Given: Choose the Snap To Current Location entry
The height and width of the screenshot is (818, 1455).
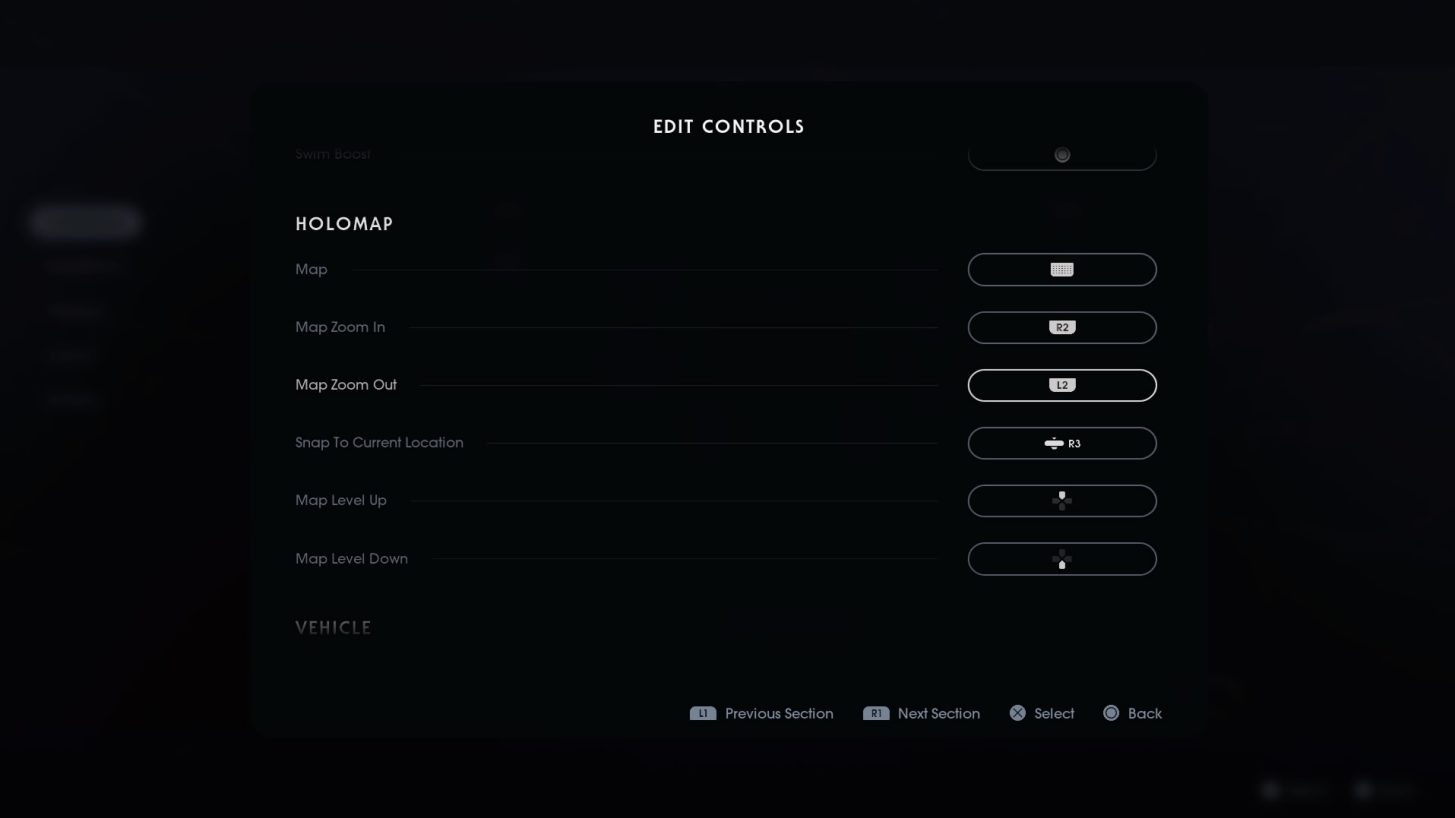Looking at the screenshot, I should click(x=379, y=442).
